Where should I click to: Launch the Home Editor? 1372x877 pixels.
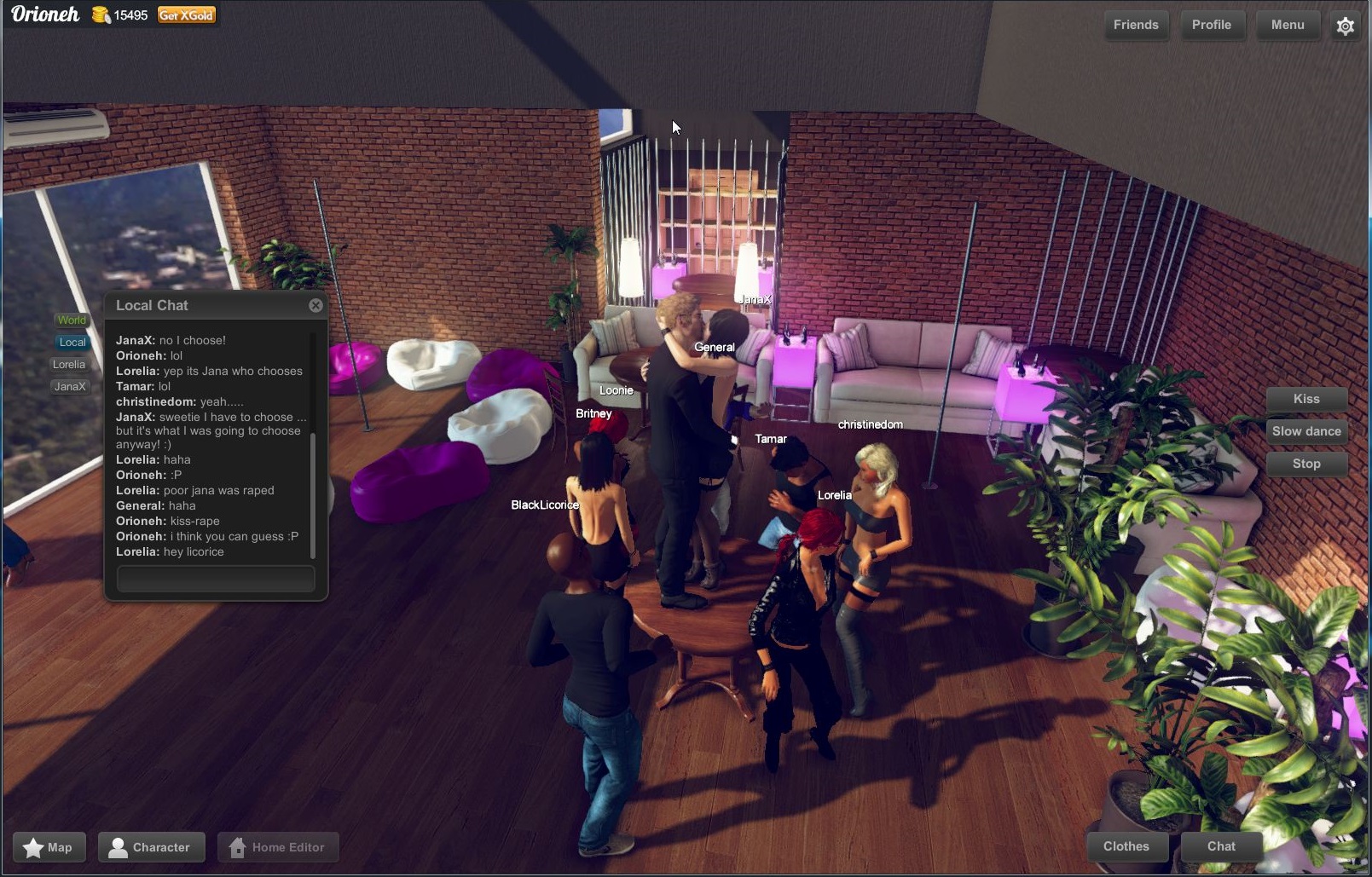coord(278,847)
